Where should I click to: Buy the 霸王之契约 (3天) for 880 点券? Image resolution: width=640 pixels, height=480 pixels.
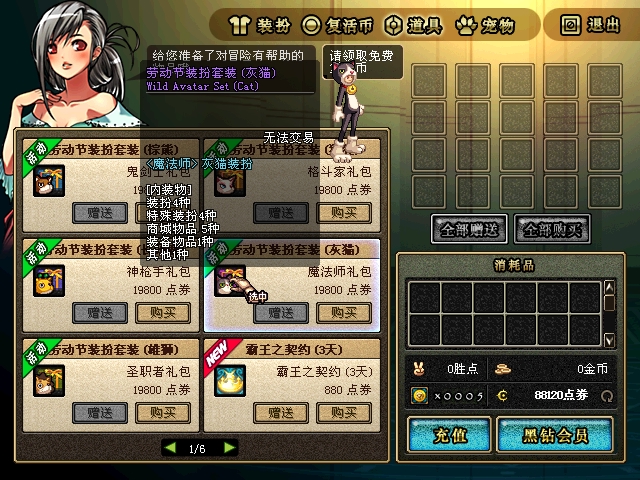tap(344, 412)
